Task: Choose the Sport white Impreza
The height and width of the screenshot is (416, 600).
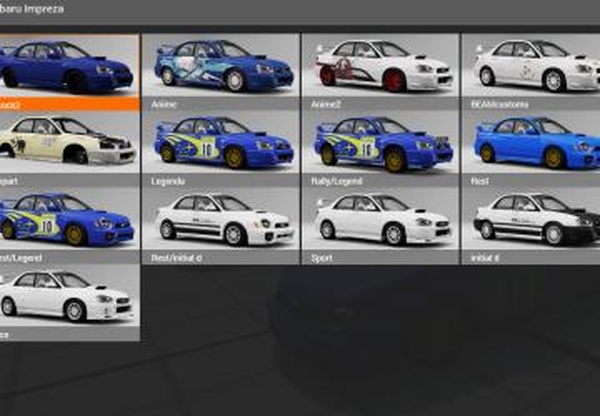Action: (x=380, y=221)
